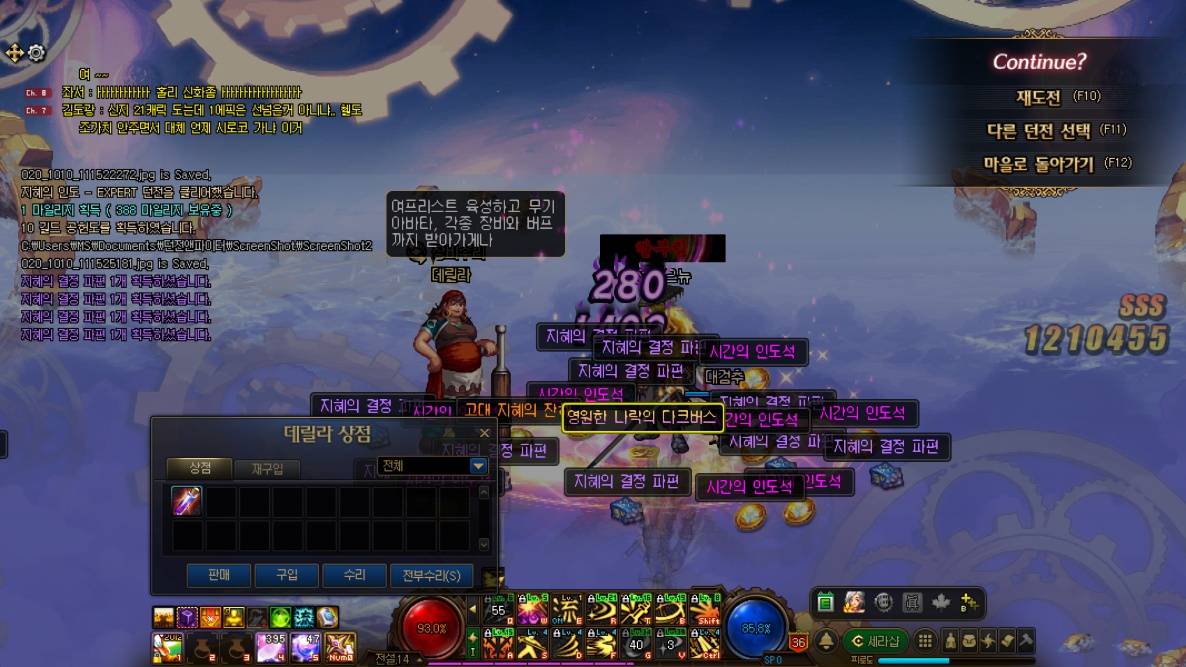Image resolution: width=1186 pixels, height=667 pixels.
Task: Click the 구입 buy button
Action: coord(286,575)
